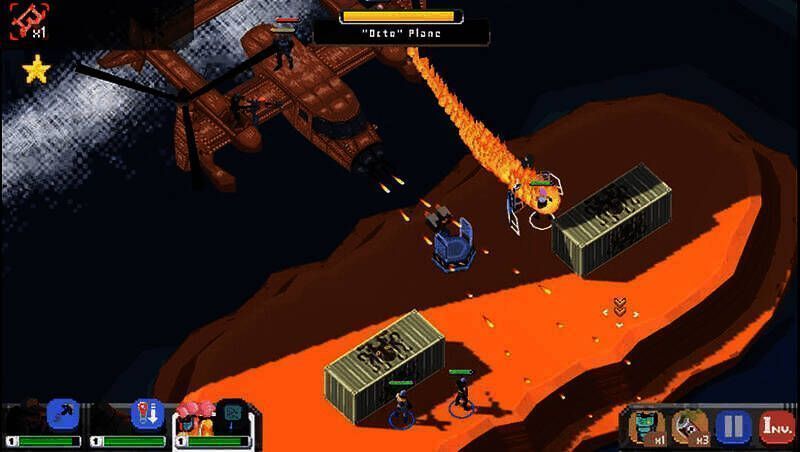Screen dimensions: 800x452
Task: Activate the dark teal ability icon beside the pink-haired portrait
Action: [233, 414]
